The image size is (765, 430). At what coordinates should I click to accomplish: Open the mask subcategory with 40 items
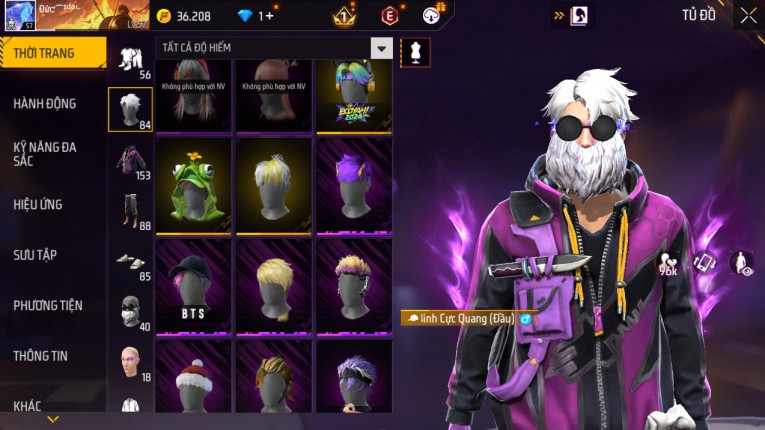(x=130, y=314)
